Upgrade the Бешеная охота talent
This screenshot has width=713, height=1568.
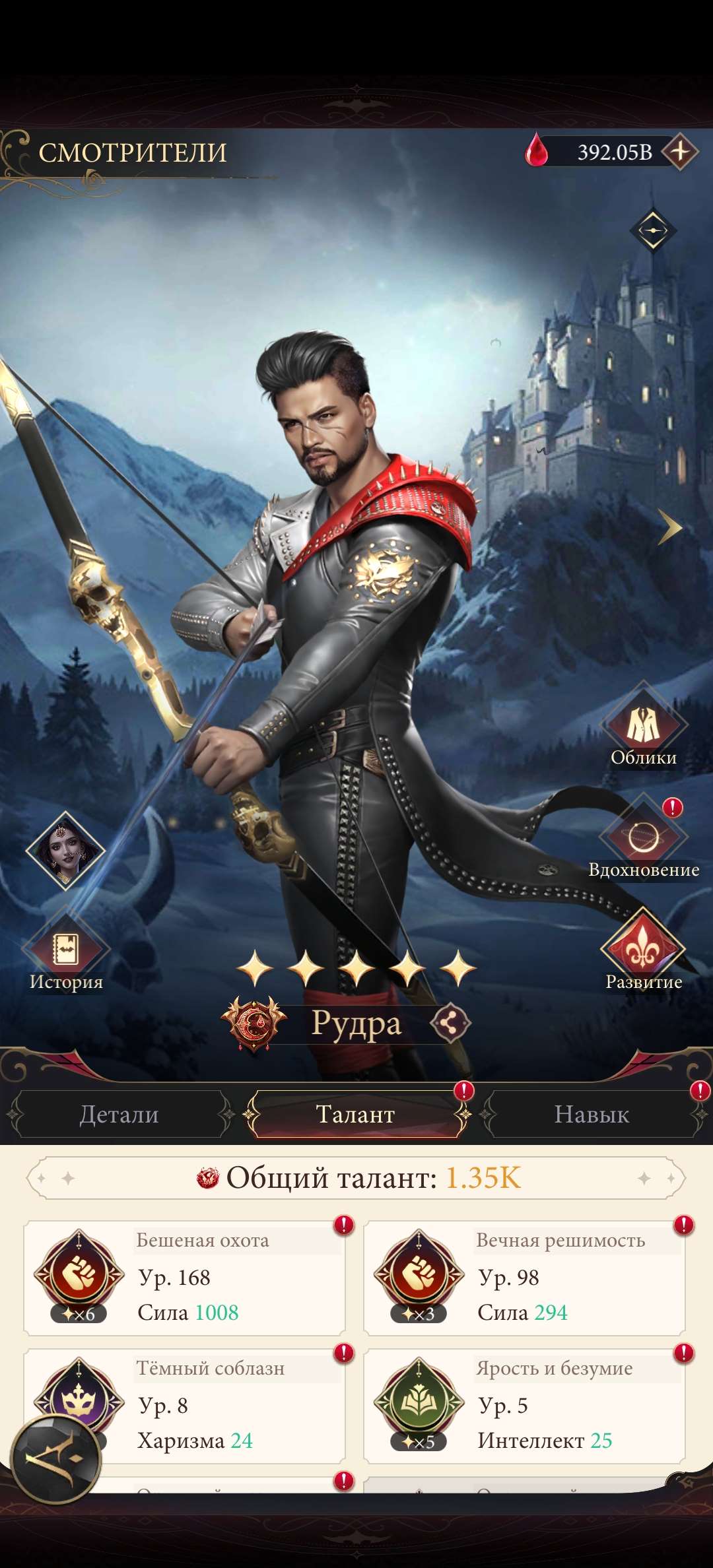pyautogui.click(x=185, y=1278)
